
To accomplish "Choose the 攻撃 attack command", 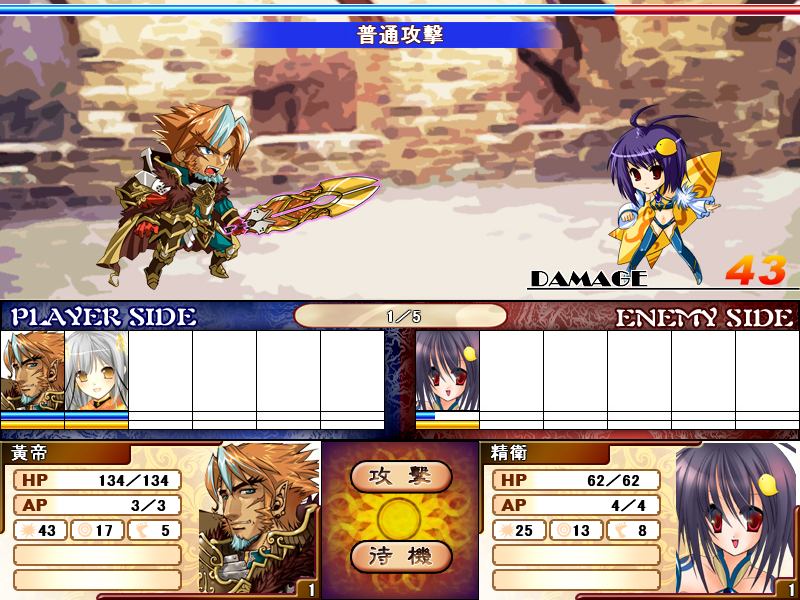I will point(401,477).
